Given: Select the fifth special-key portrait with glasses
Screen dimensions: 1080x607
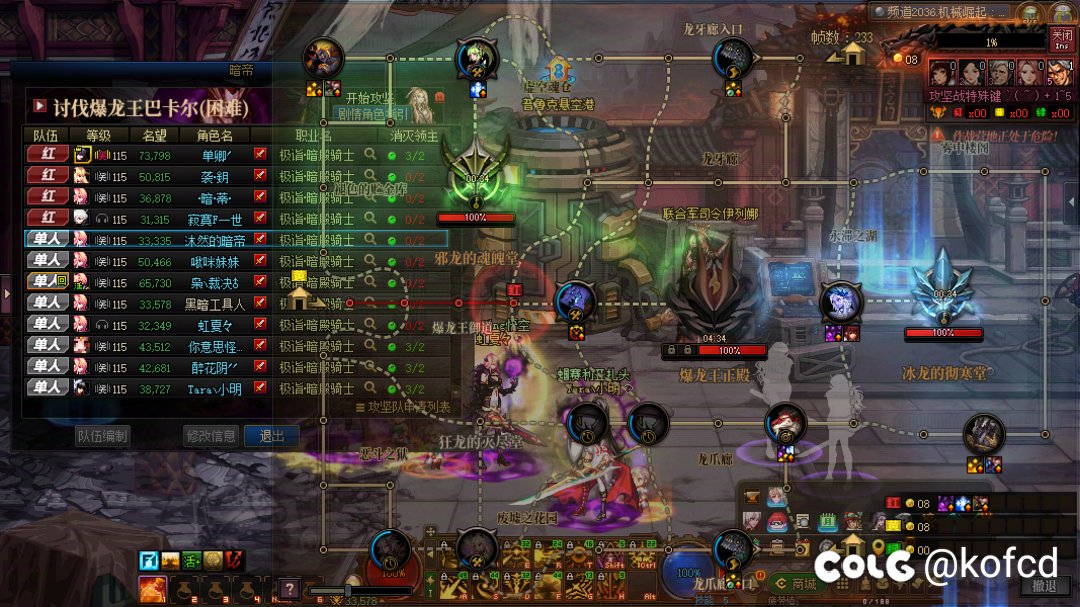Looking at the screenshot, I should [x=1059, y=73].
